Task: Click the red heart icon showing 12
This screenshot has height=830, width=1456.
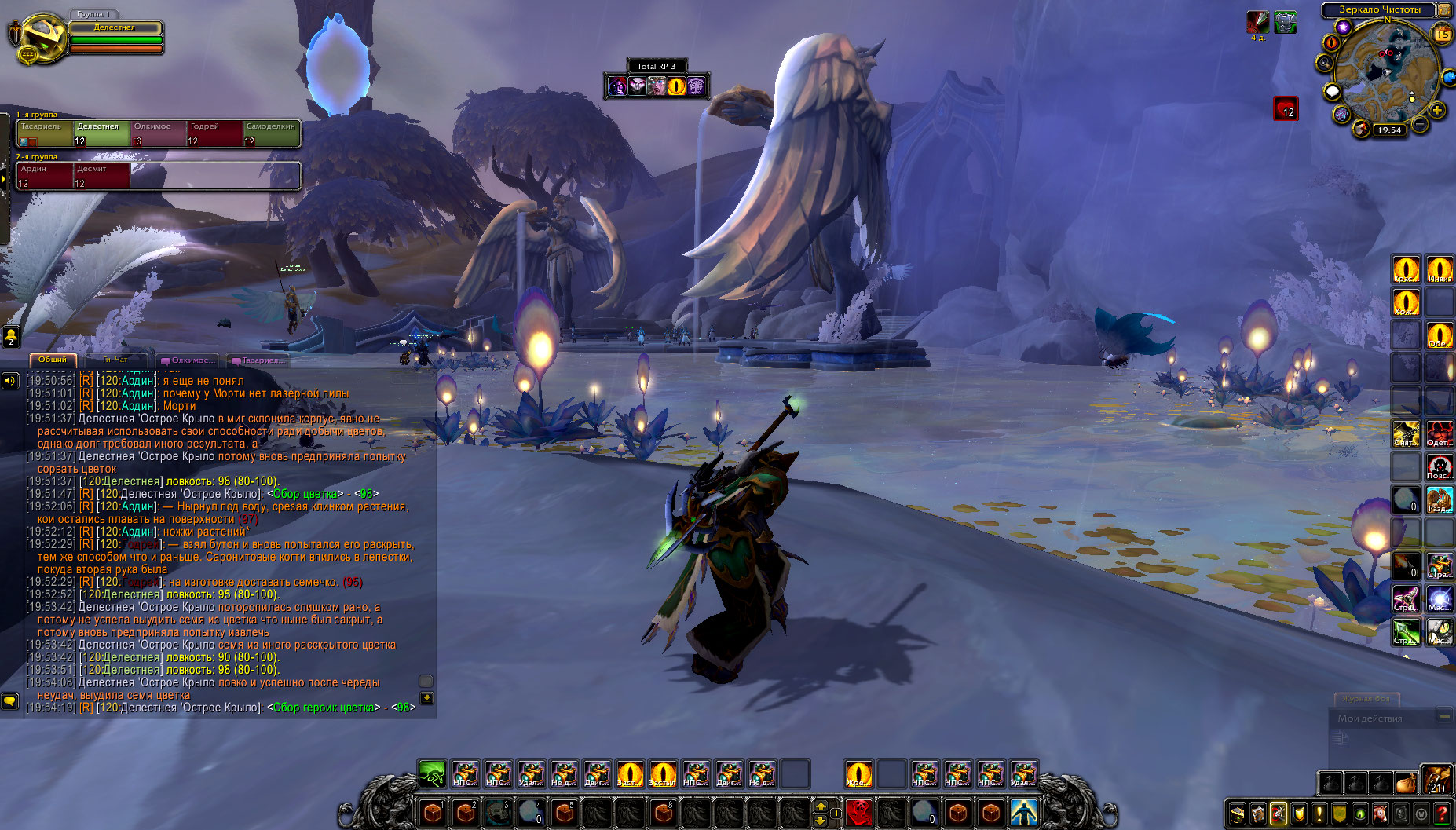Action: pyautogui.click(x=1286, y=108)
